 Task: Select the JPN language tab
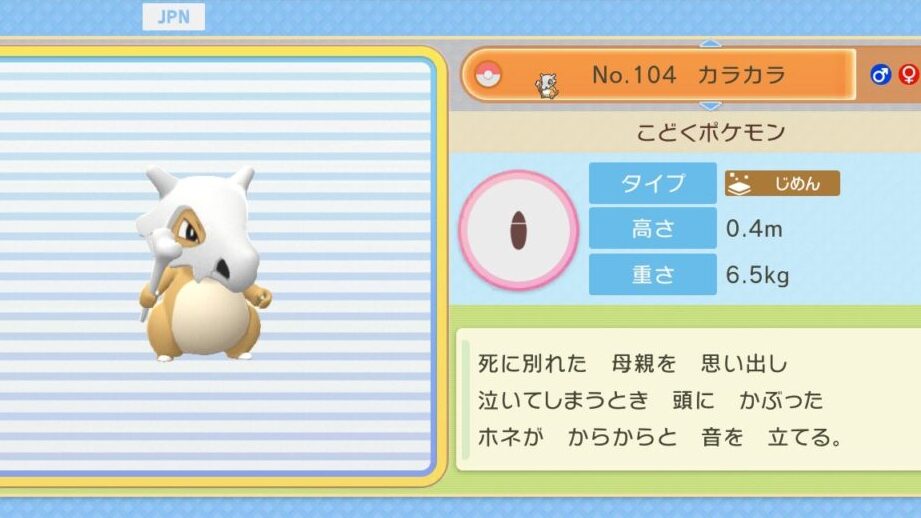173,17
